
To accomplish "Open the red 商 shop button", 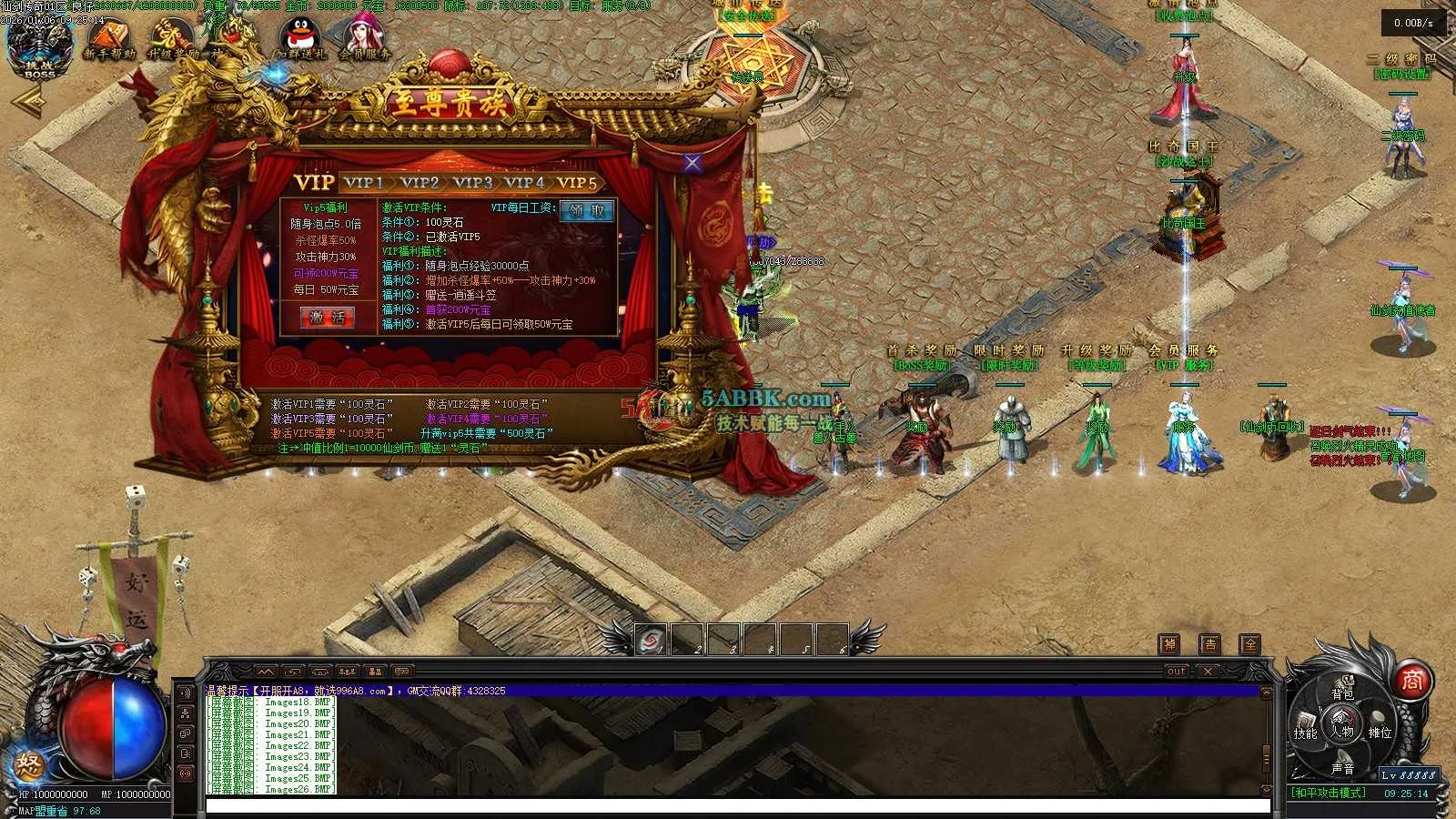I will coord(1411,681).
